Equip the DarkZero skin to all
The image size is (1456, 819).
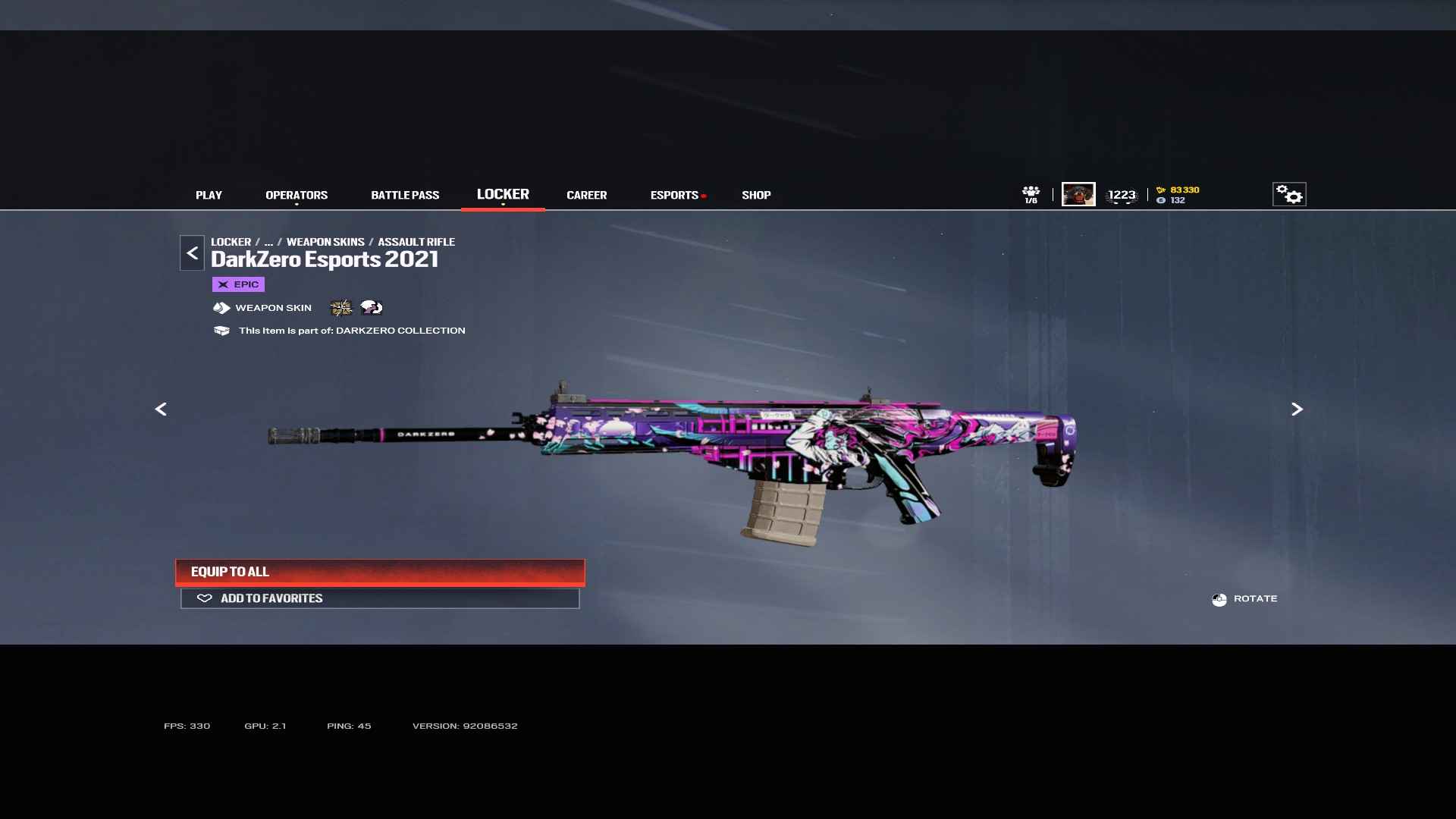point(380,572)
